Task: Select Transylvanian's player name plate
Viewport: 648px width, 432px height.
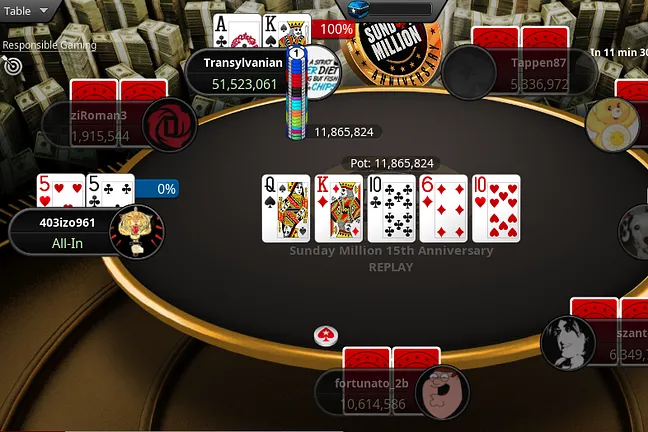Action: [x=237, y=73]
